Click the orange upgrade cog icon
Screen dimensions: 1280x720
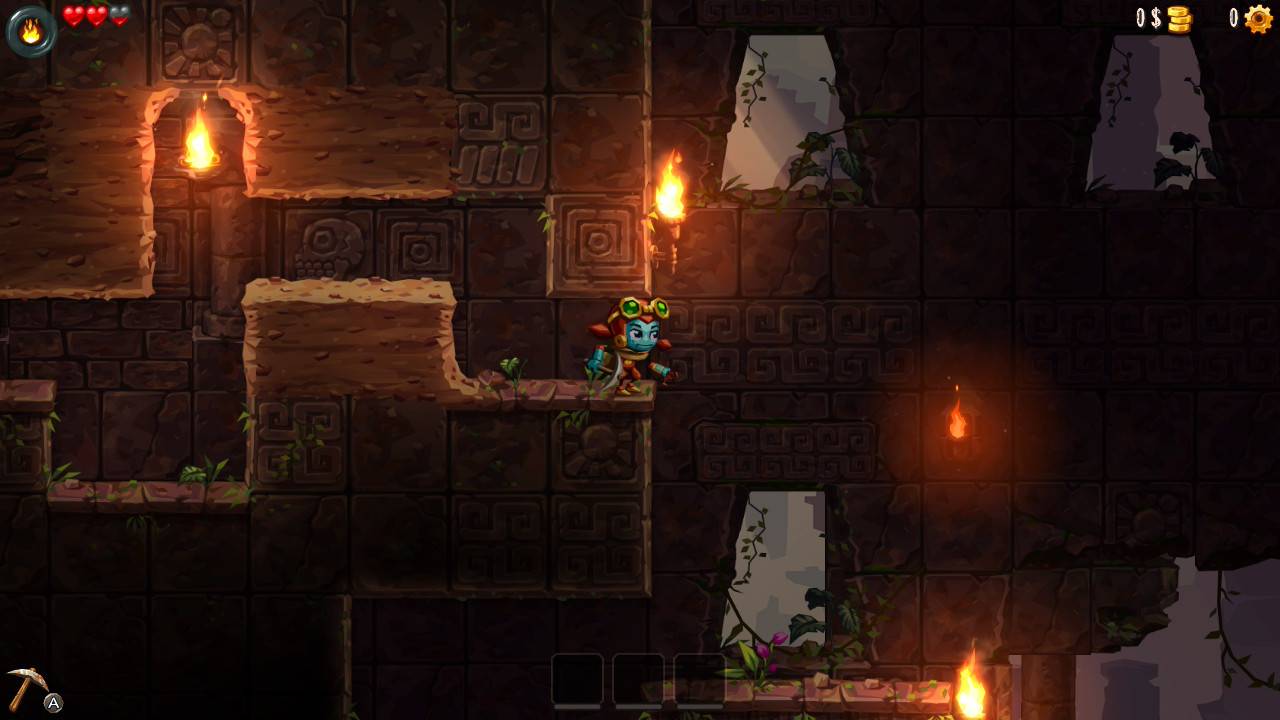[x=1258, y=19]
